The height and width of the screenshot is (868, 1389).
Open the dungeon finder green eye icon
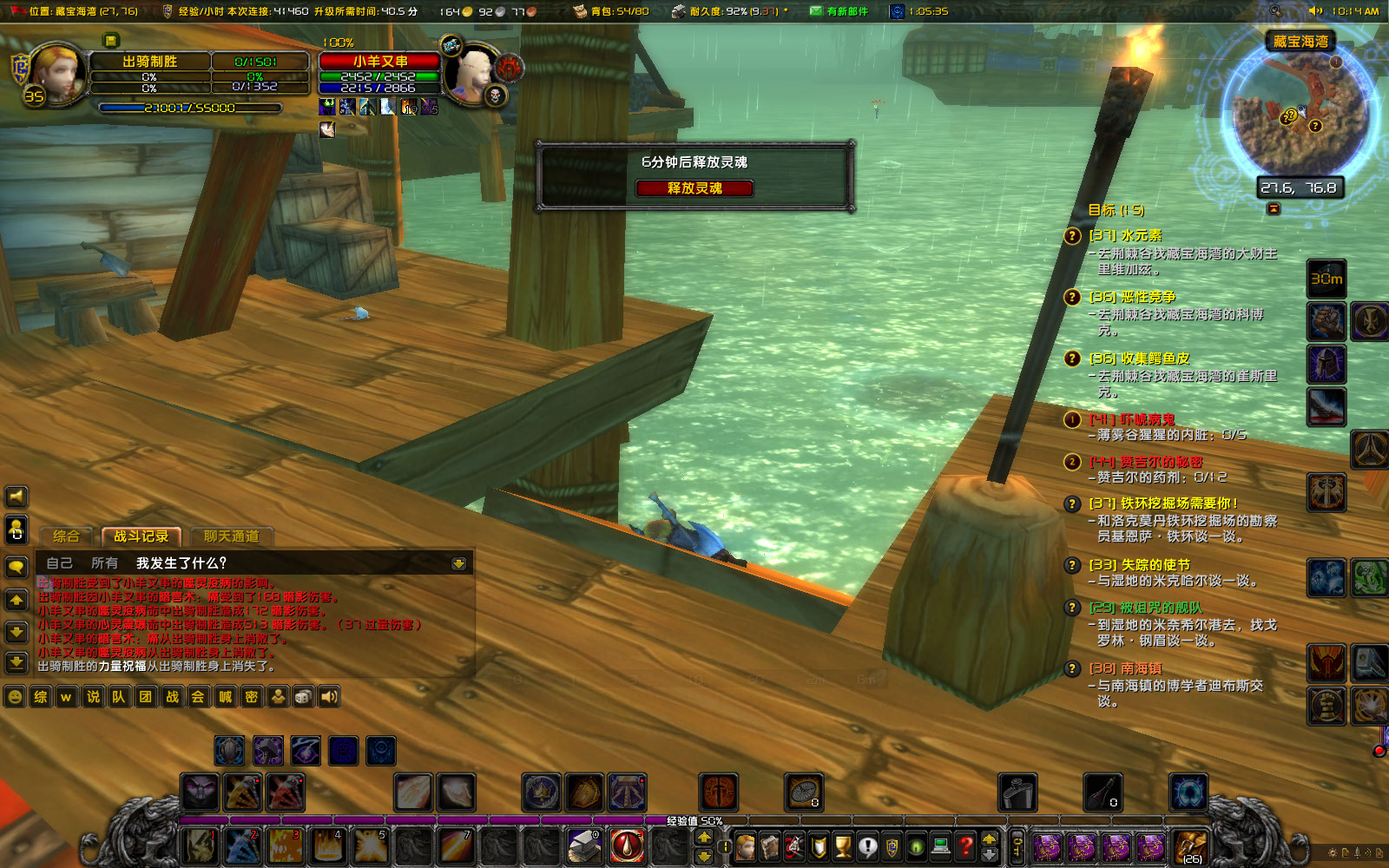click(917, 848)
